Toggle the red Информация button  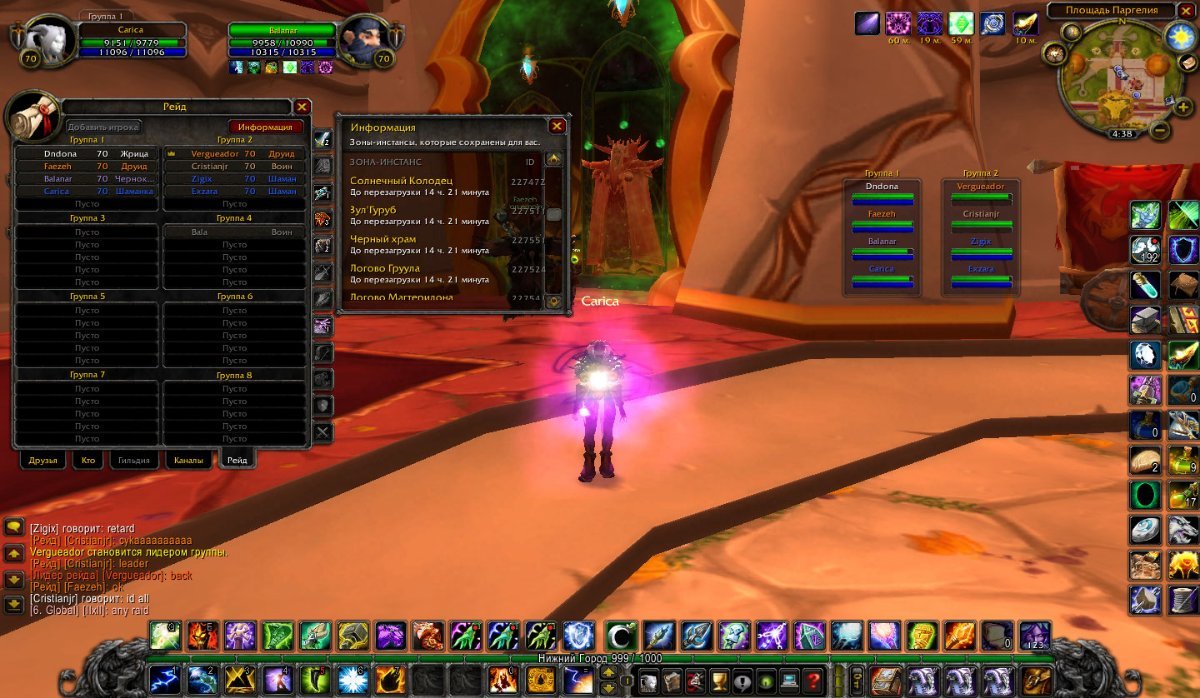click(266, 127)
